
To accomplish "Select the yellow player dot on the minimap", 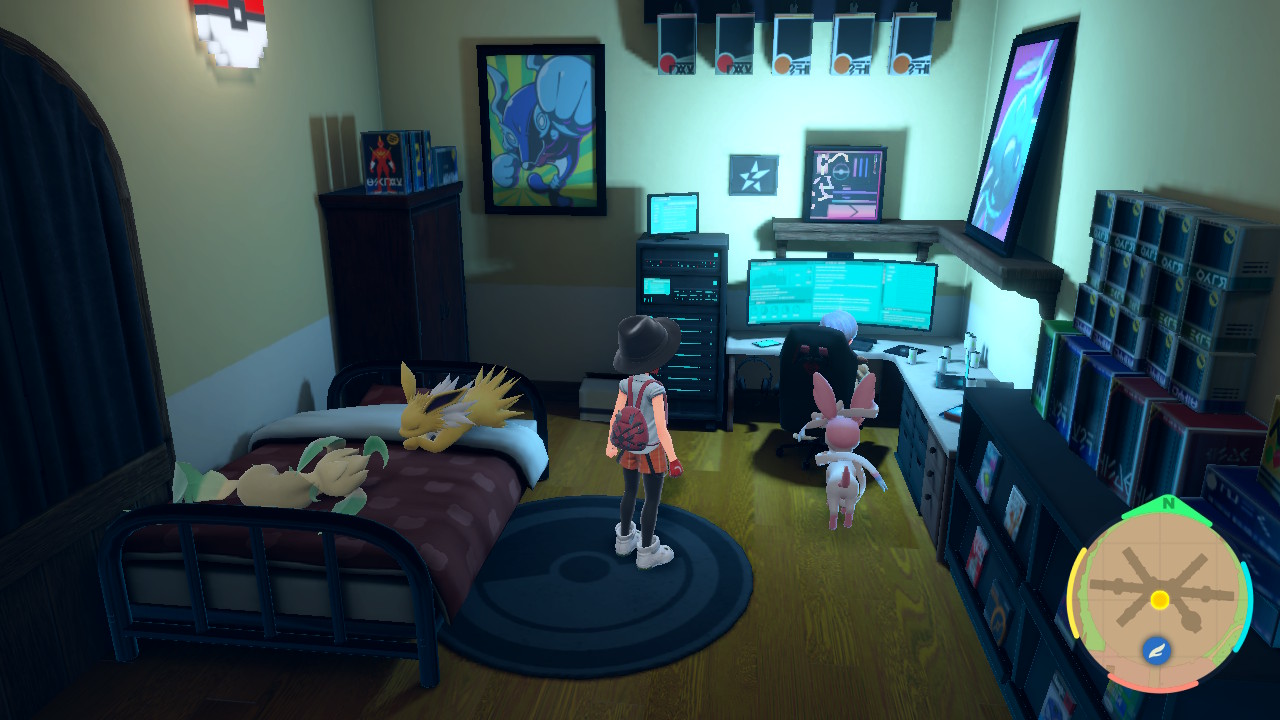I will pyautogui.click(x=1159, y=600).
